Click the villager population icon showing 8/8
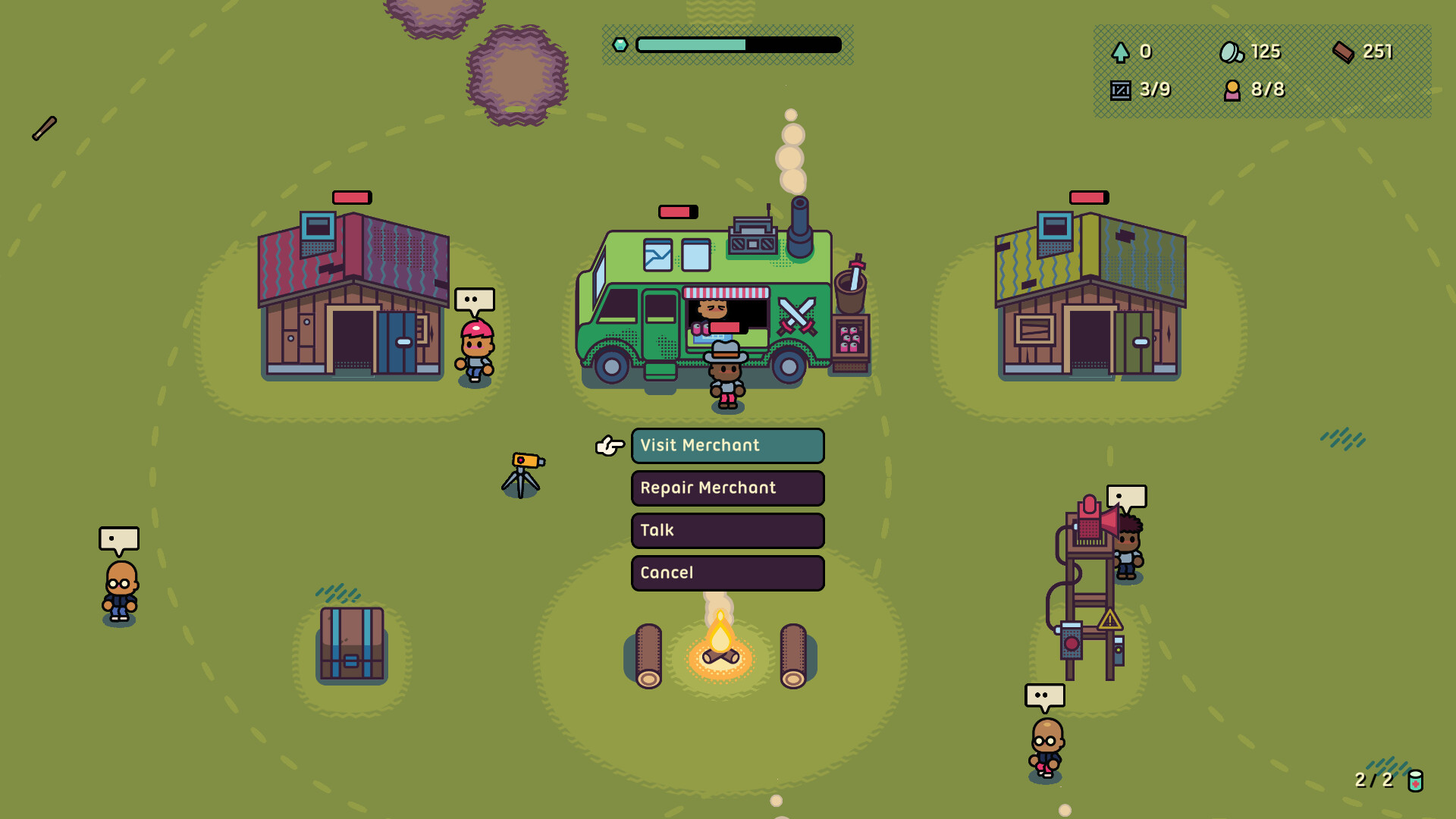This screenshot has width=1456, height=819. pyautogui.click(x=1233, y=89)
